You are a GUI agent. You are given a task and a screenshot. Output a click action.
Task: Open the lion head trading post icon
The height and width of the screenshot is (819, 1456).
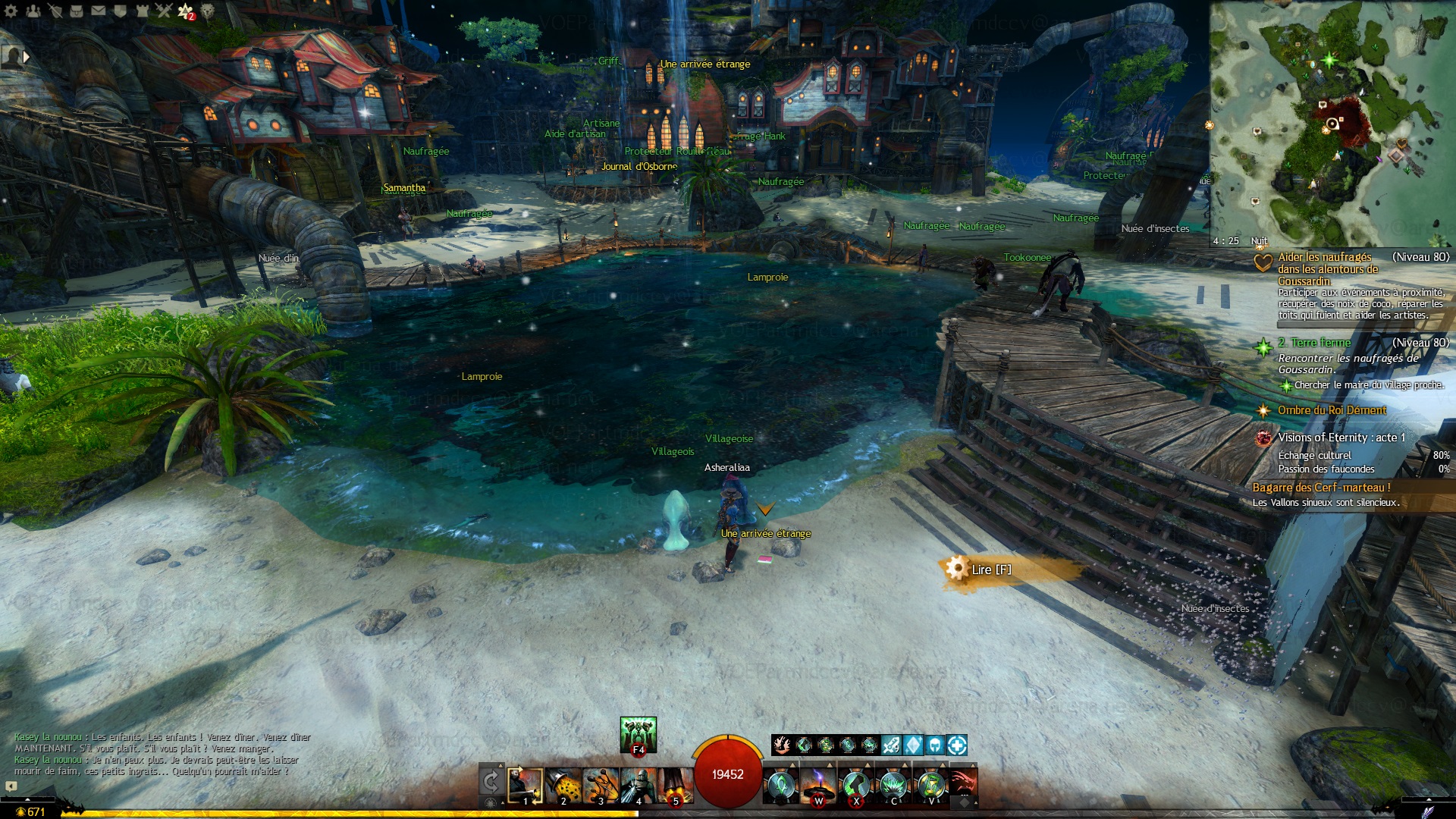point(207,11)
